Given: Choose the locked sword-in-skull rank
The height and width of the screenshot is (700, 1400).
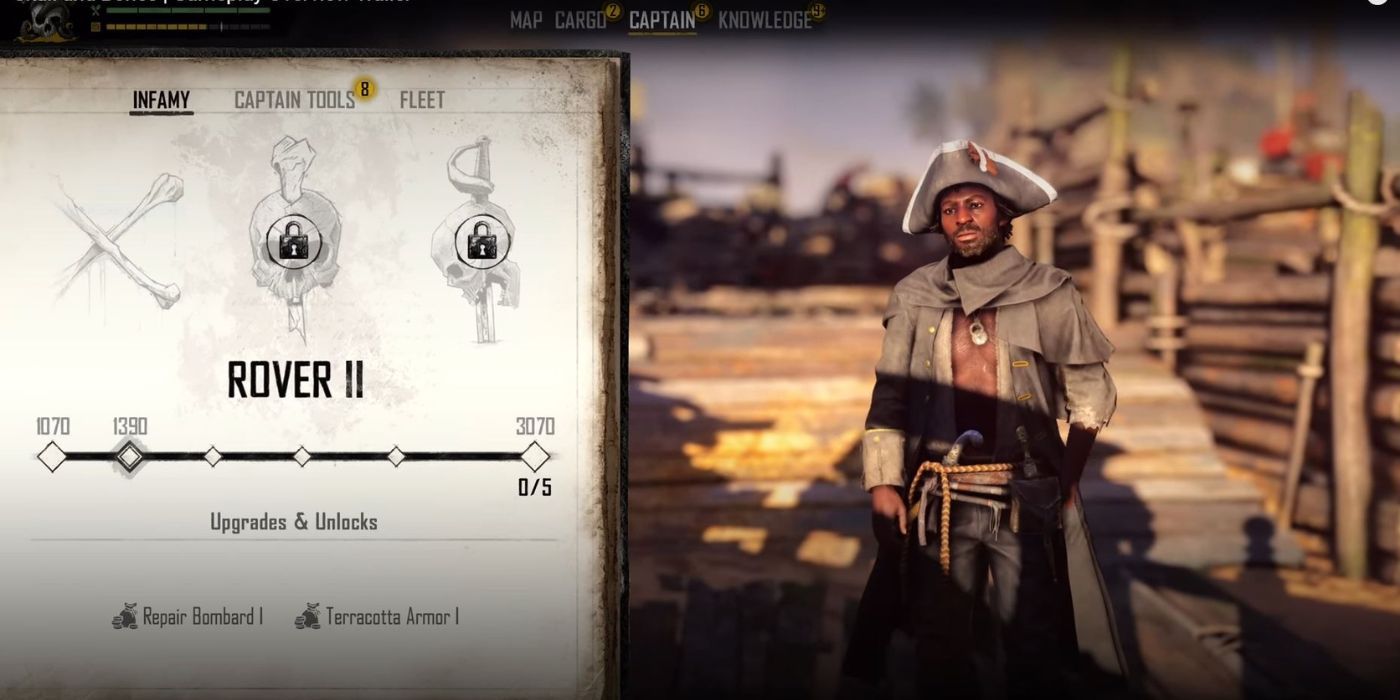Looking at the screenshot, I should point(480,240).
